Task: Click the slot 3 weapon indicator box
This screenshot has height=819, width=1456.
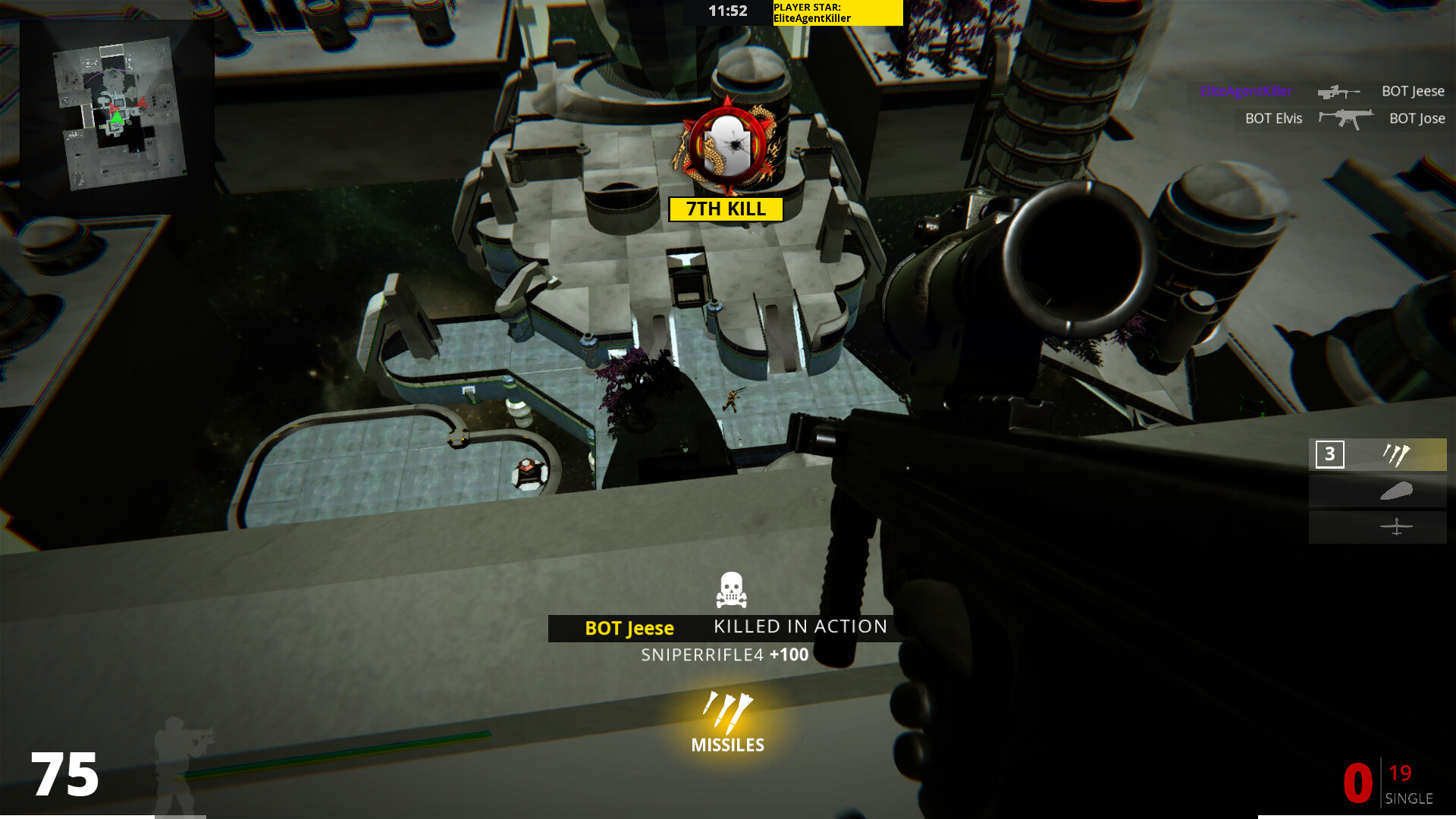Action: (x=1329, y=455)
